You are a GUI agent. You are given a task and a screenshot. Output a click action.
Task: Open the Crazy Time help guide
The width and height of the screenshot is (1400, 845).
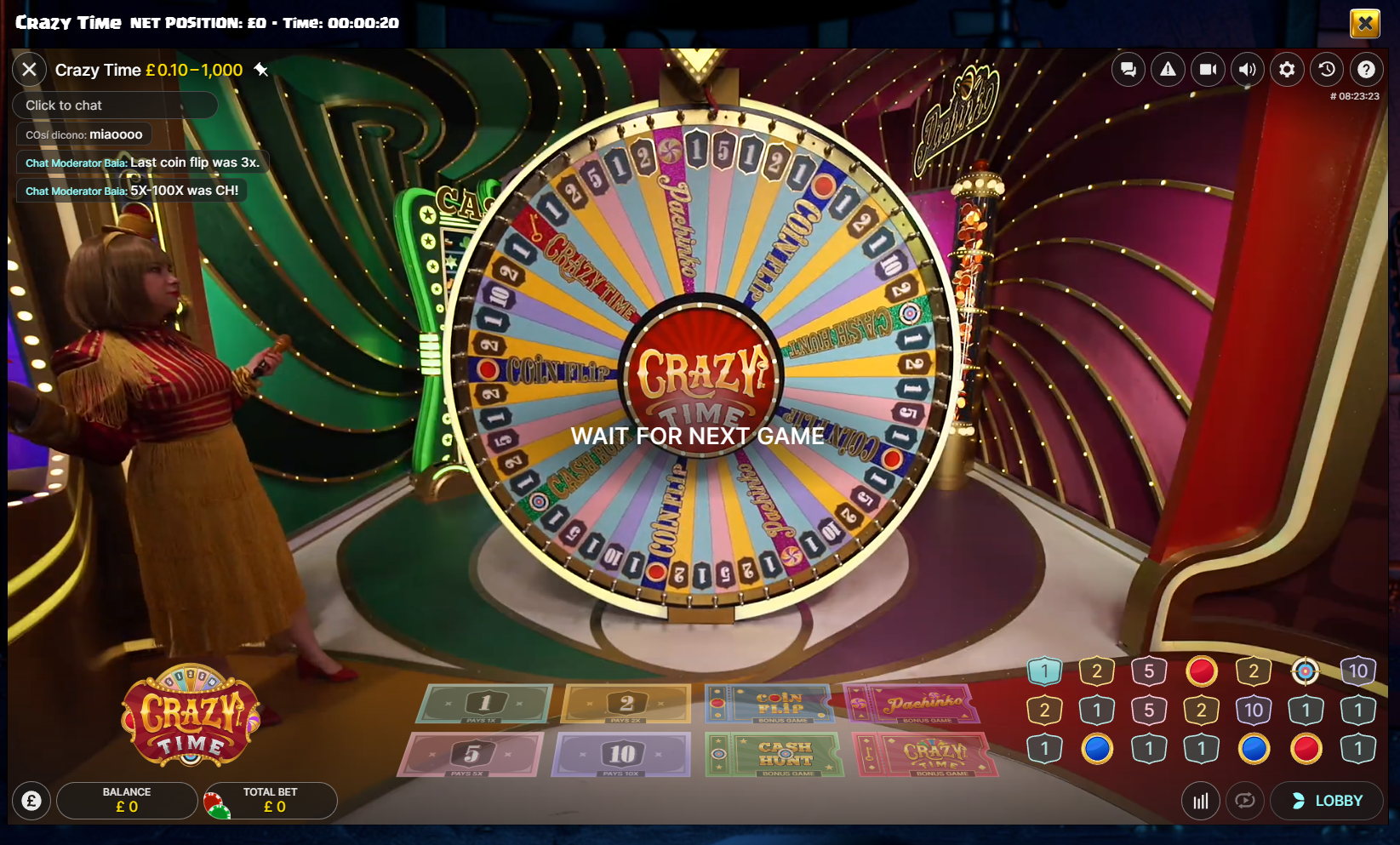(x=1367, y=69)
